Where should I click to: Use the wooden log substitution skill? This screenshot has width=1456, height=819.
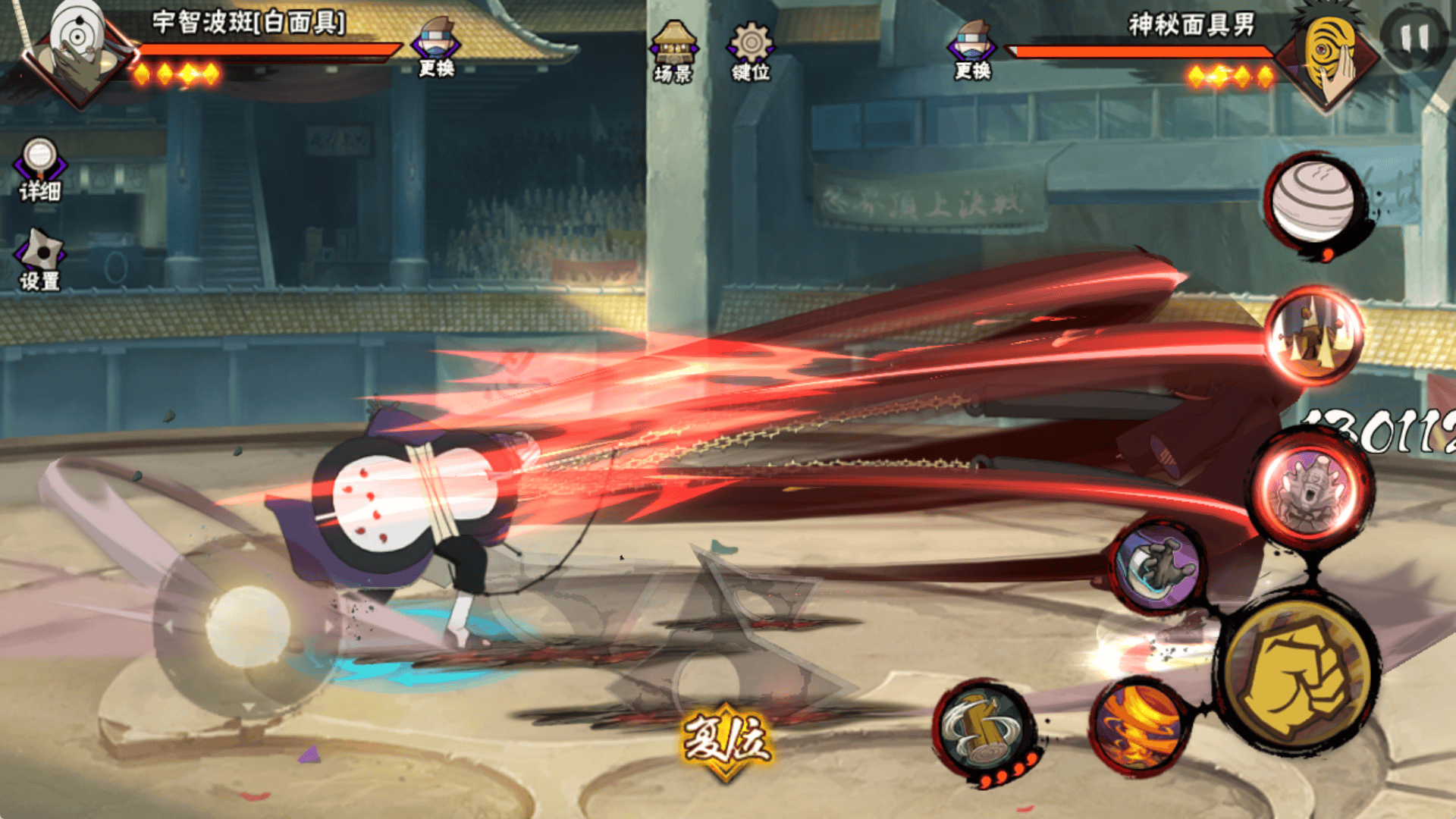coord(984,730)
